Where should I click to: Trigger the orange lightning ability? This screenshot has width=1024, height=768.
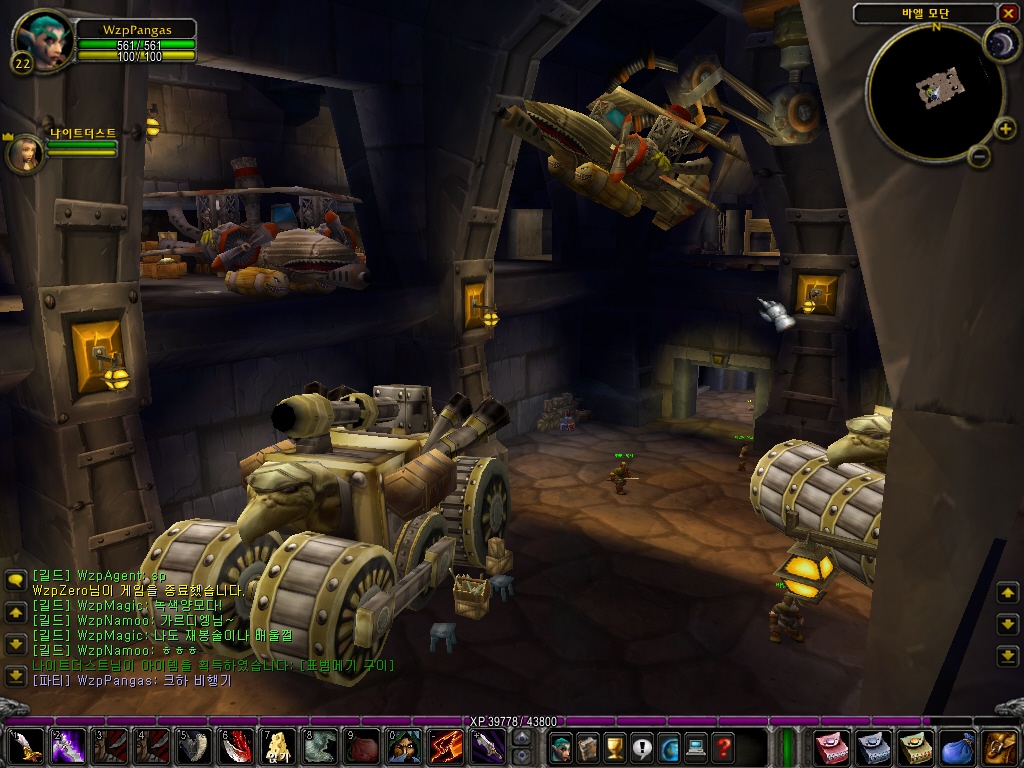click(x=447, y=747)
